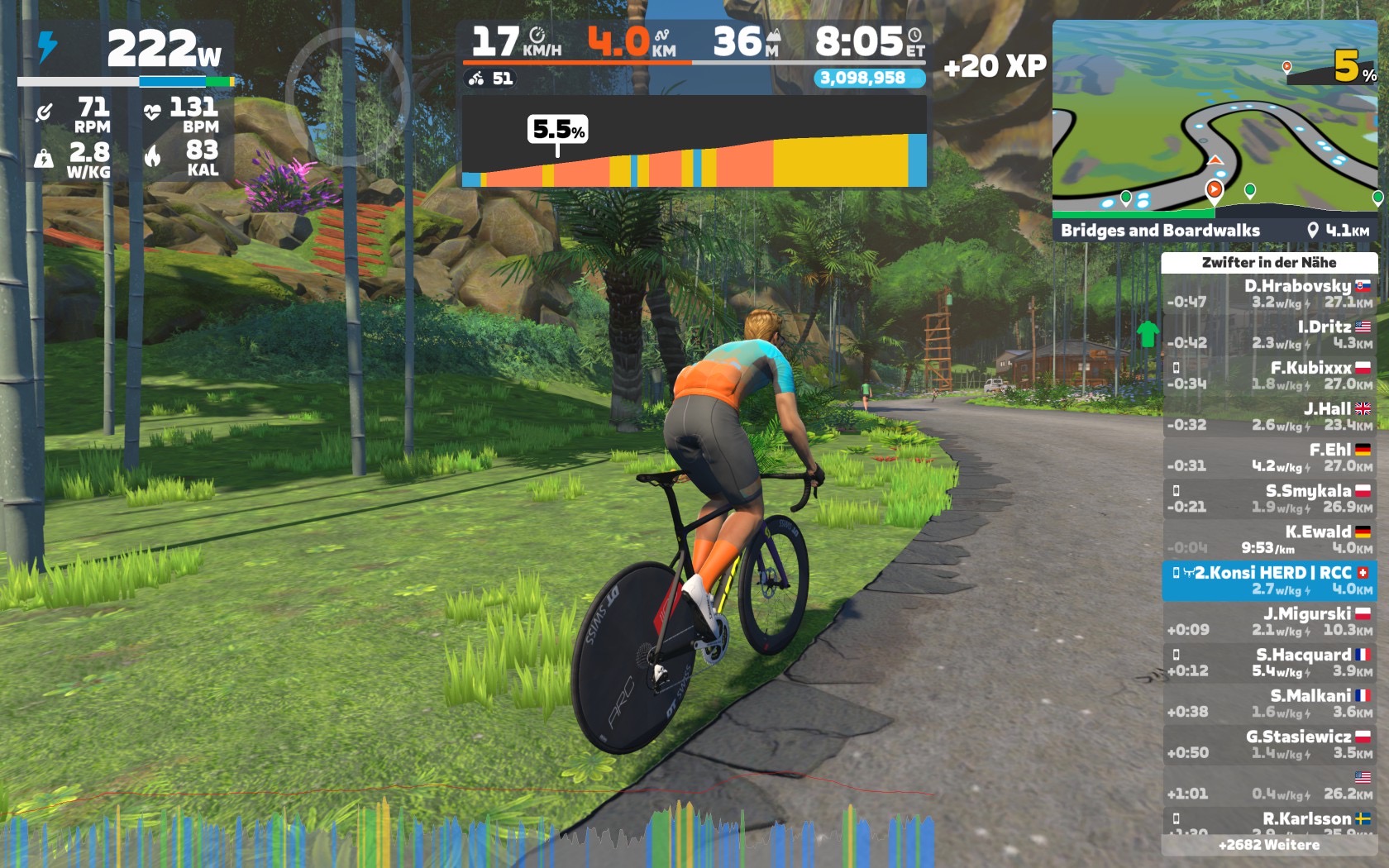Select S.Malkani in the nearby list
Viewport: 1389px width, 868px height.
pyautogui.click(x=1269, y=703)
